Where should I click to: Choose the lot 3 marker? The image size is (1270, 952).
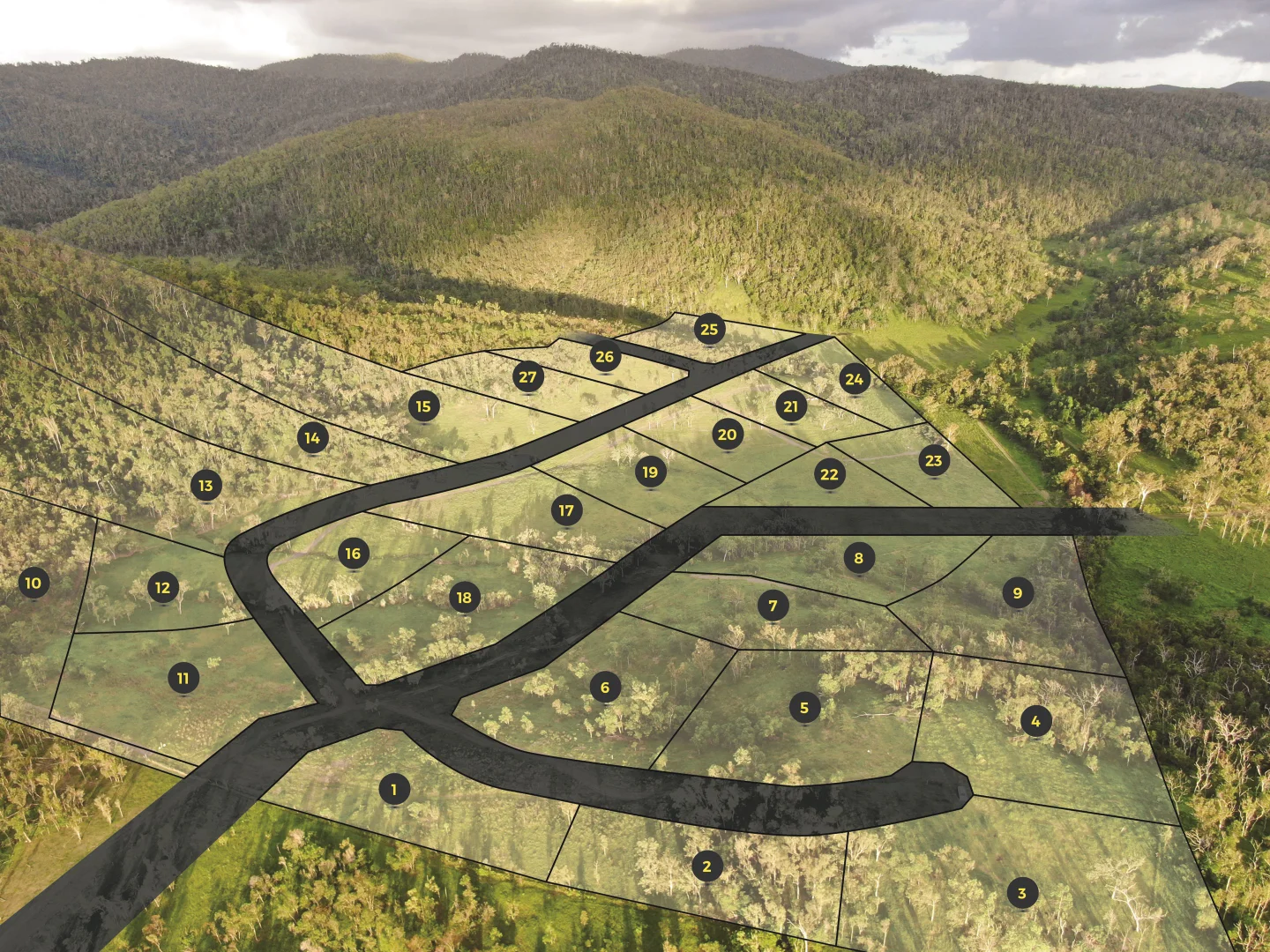point(1022,893)
